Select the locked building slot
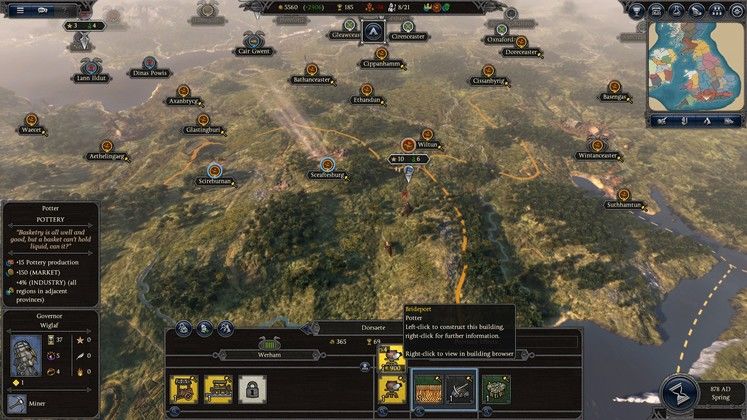Viewport: 747px width, 420px height. (252, 388)
